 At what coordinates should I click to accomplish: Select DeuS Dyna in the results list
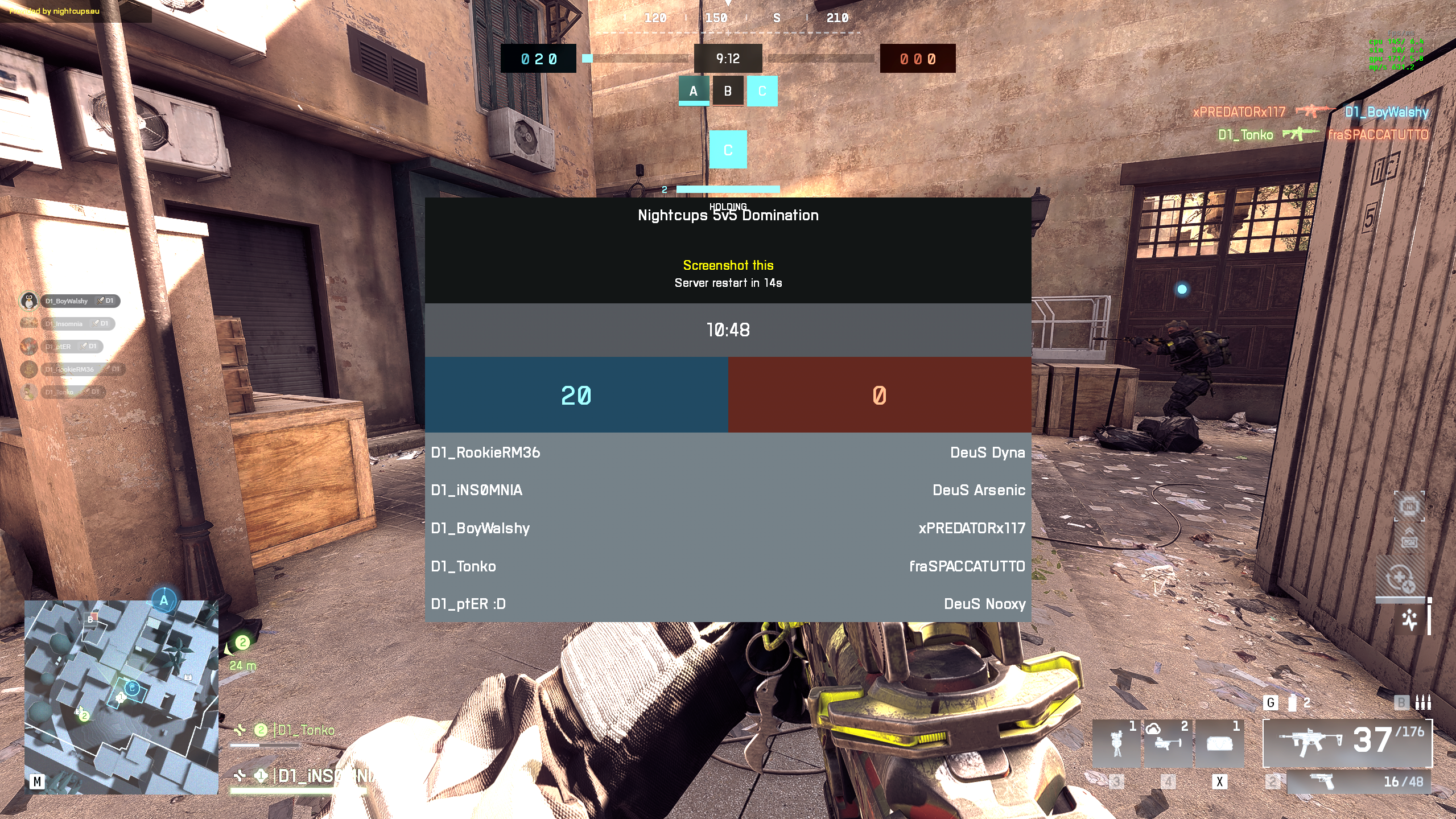click(987, 452)
